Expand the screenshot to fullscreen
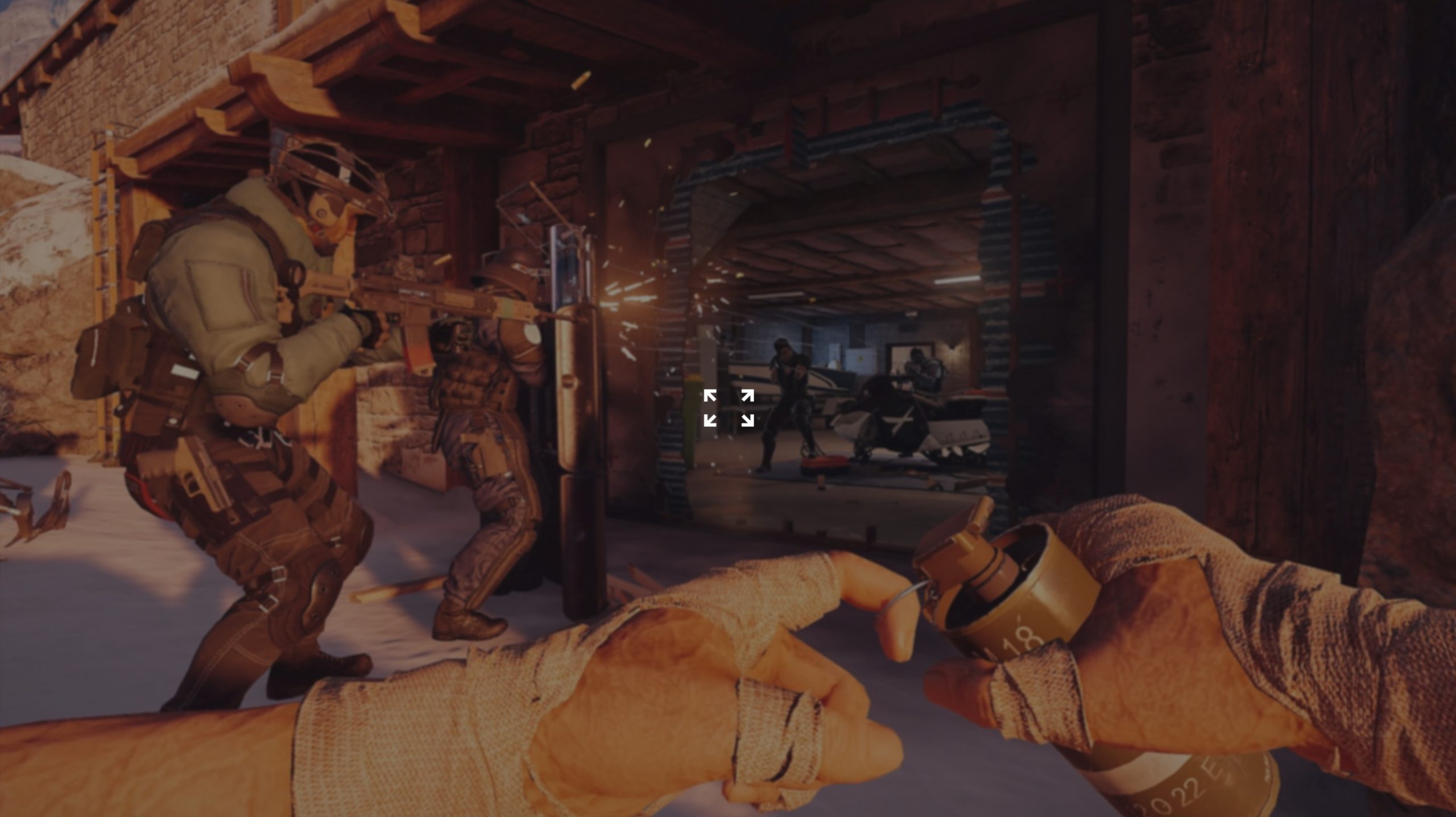Screen dimensions: 1456x817 coord(729,408)
